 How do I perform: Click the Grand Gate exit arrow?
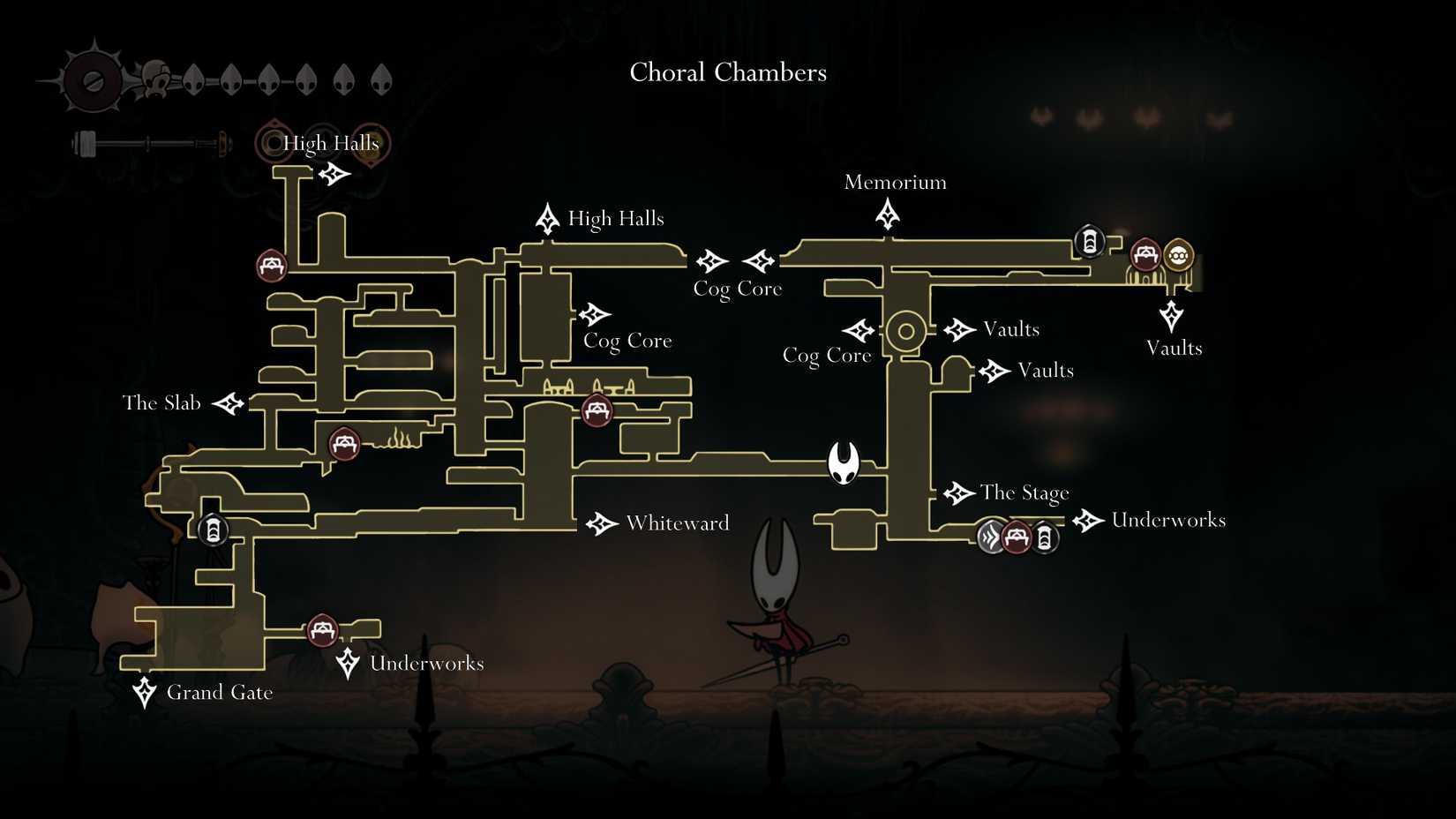[x=143, y=694]
